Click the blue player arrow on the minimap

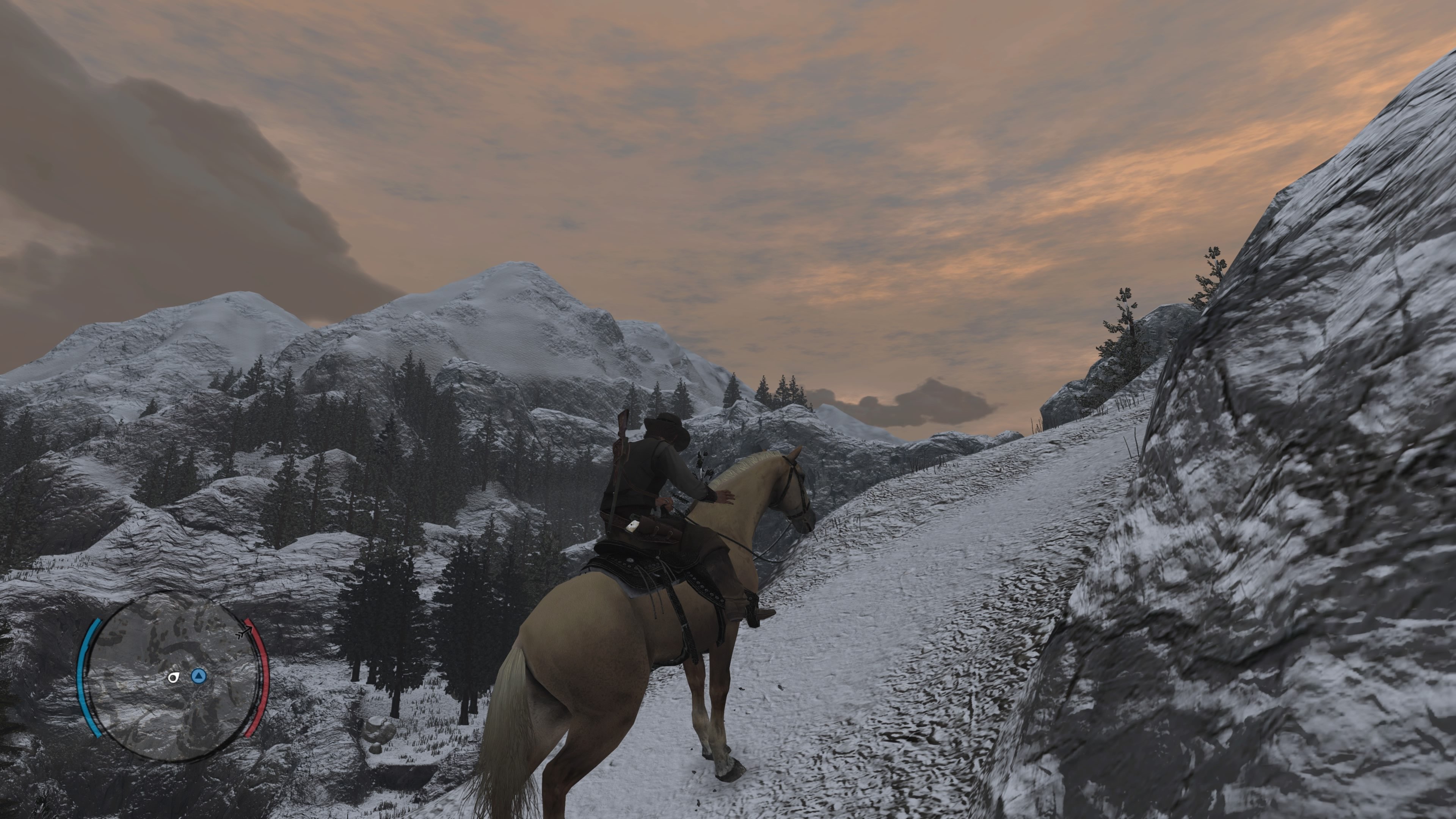[x=199, y=675]
